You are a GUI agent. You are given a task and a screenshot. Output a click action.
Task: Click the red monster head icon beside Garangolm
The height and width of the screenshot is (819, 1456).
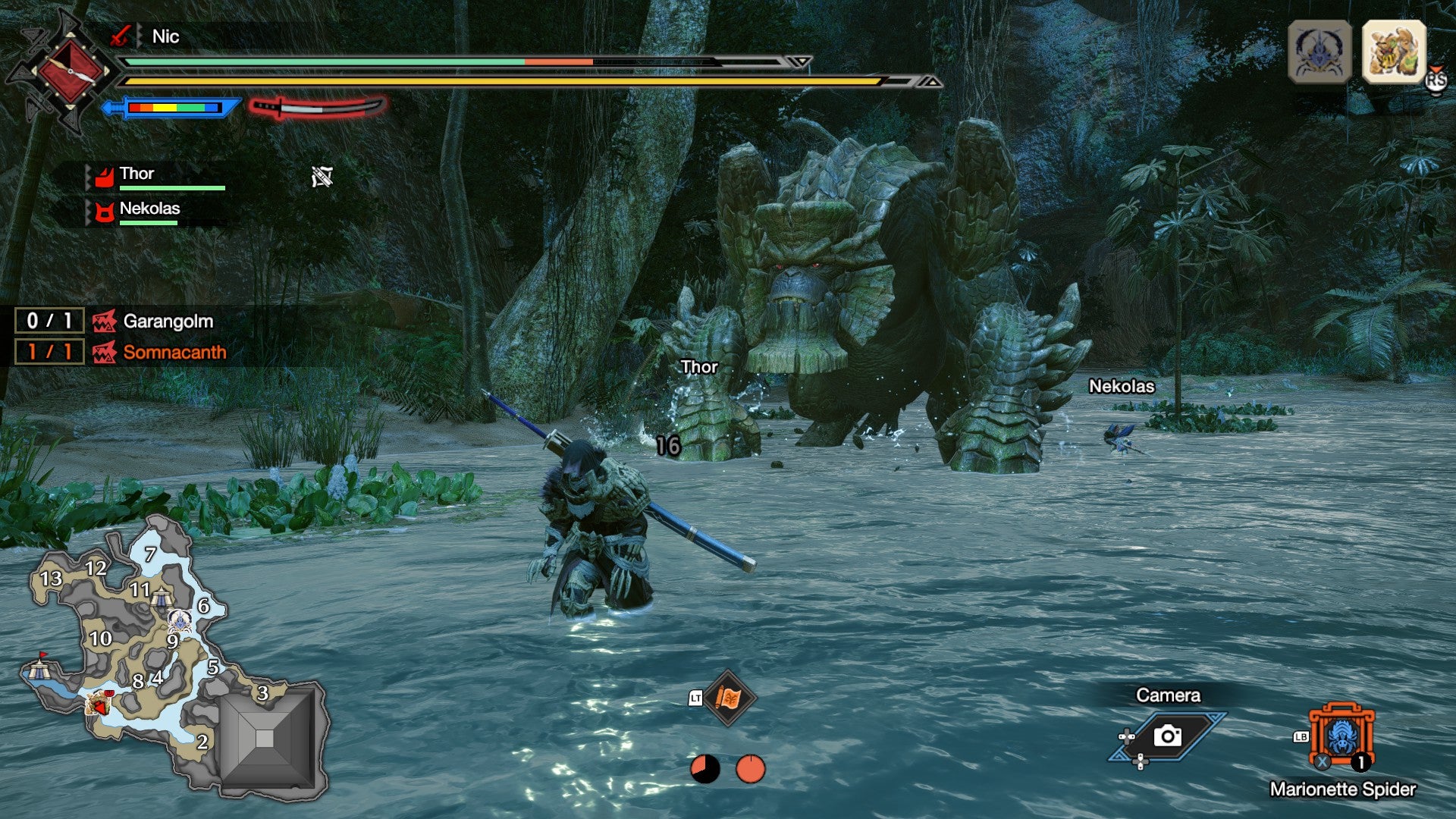(104, 321)
